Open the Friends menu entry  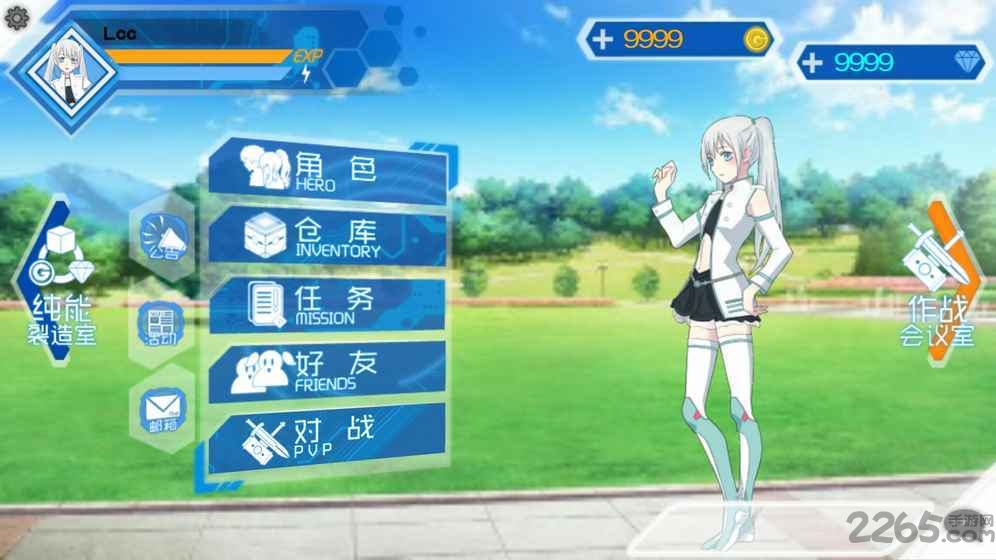325,369
